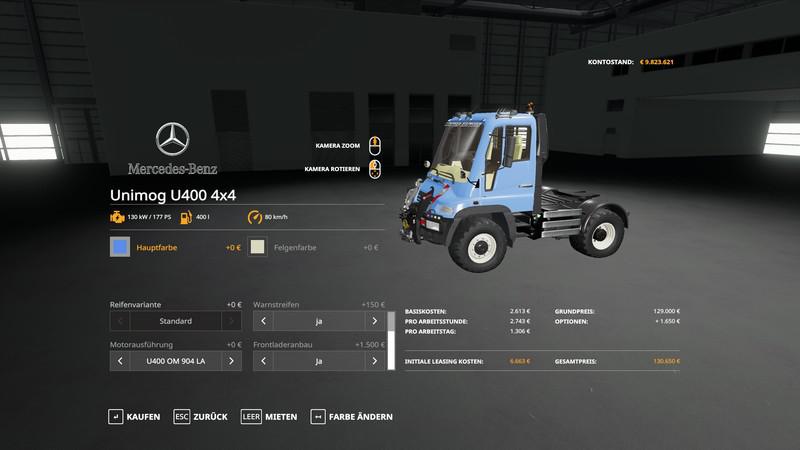The height and width of the screenshot is (450, 800).
Task: Lease the vehicle with the Mieten button
Action: tap(269, 416)
